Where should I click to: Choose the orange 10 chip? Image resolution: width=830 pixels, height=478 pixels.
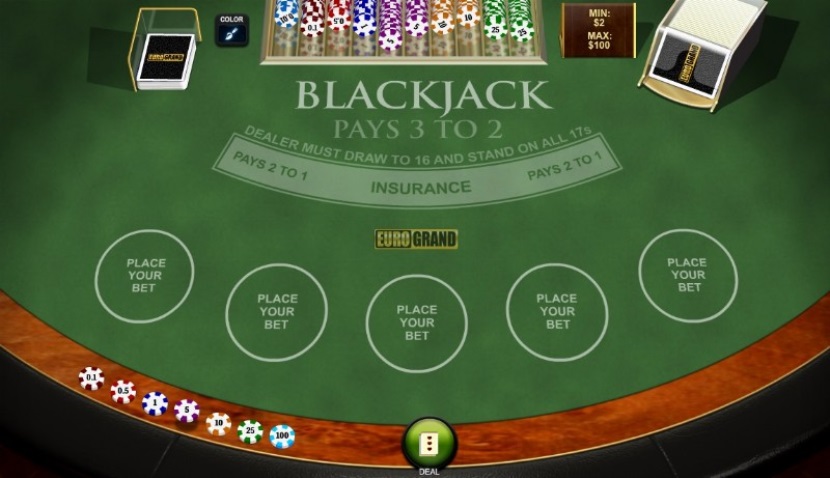click(x=218, y=423)
